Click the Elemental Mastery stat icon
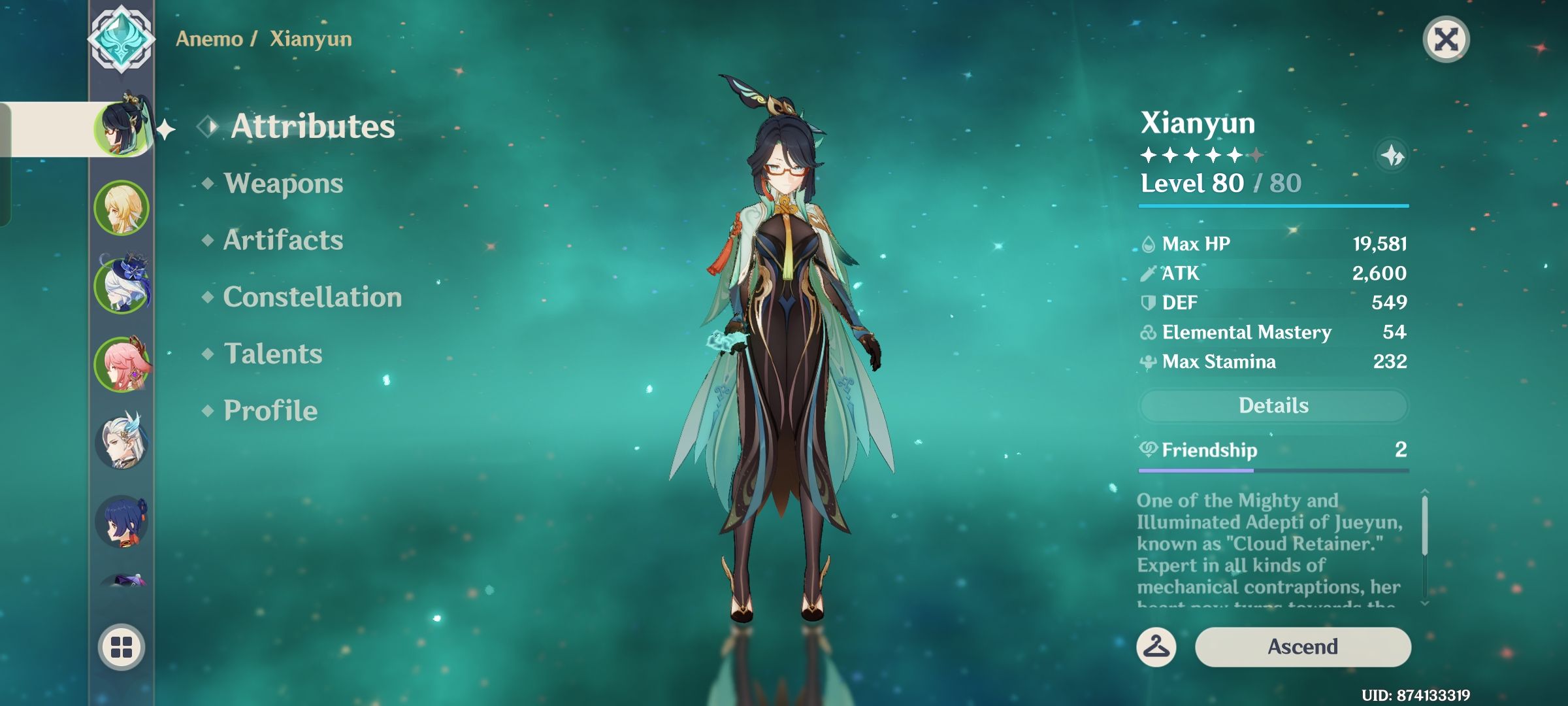The width and height of the screenshot is (1568, 706). click(1148, 332)
